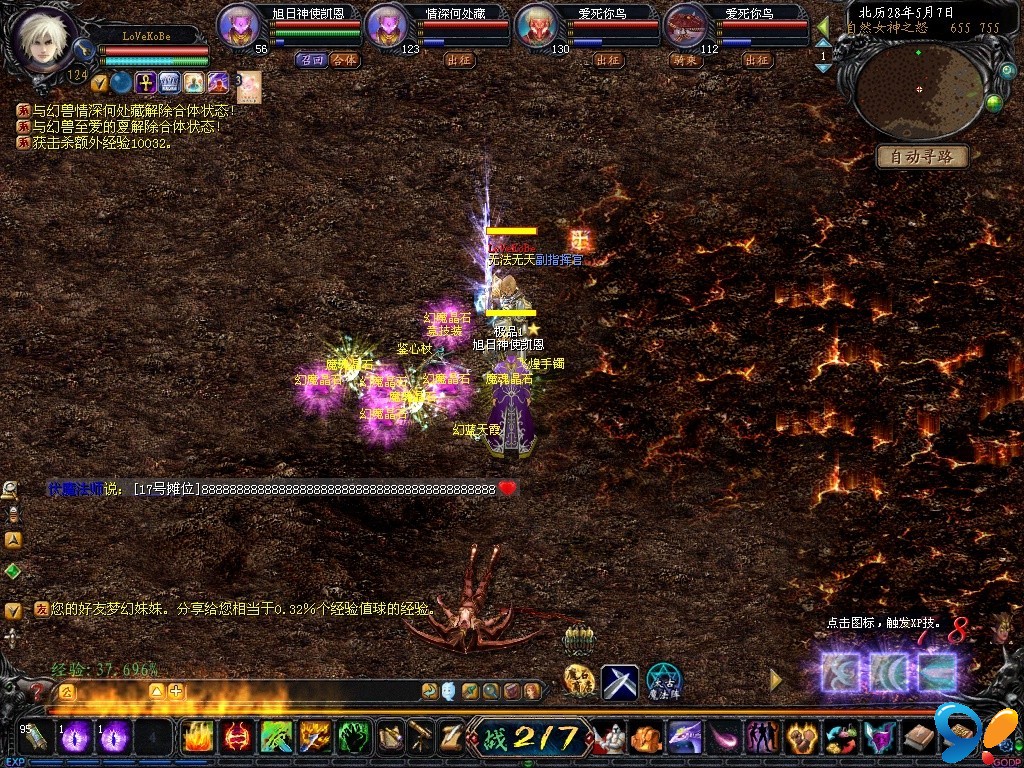Select the 旭日神使凯恩 pet portrait
1024x768 pixels.
[x=238, y=25]
